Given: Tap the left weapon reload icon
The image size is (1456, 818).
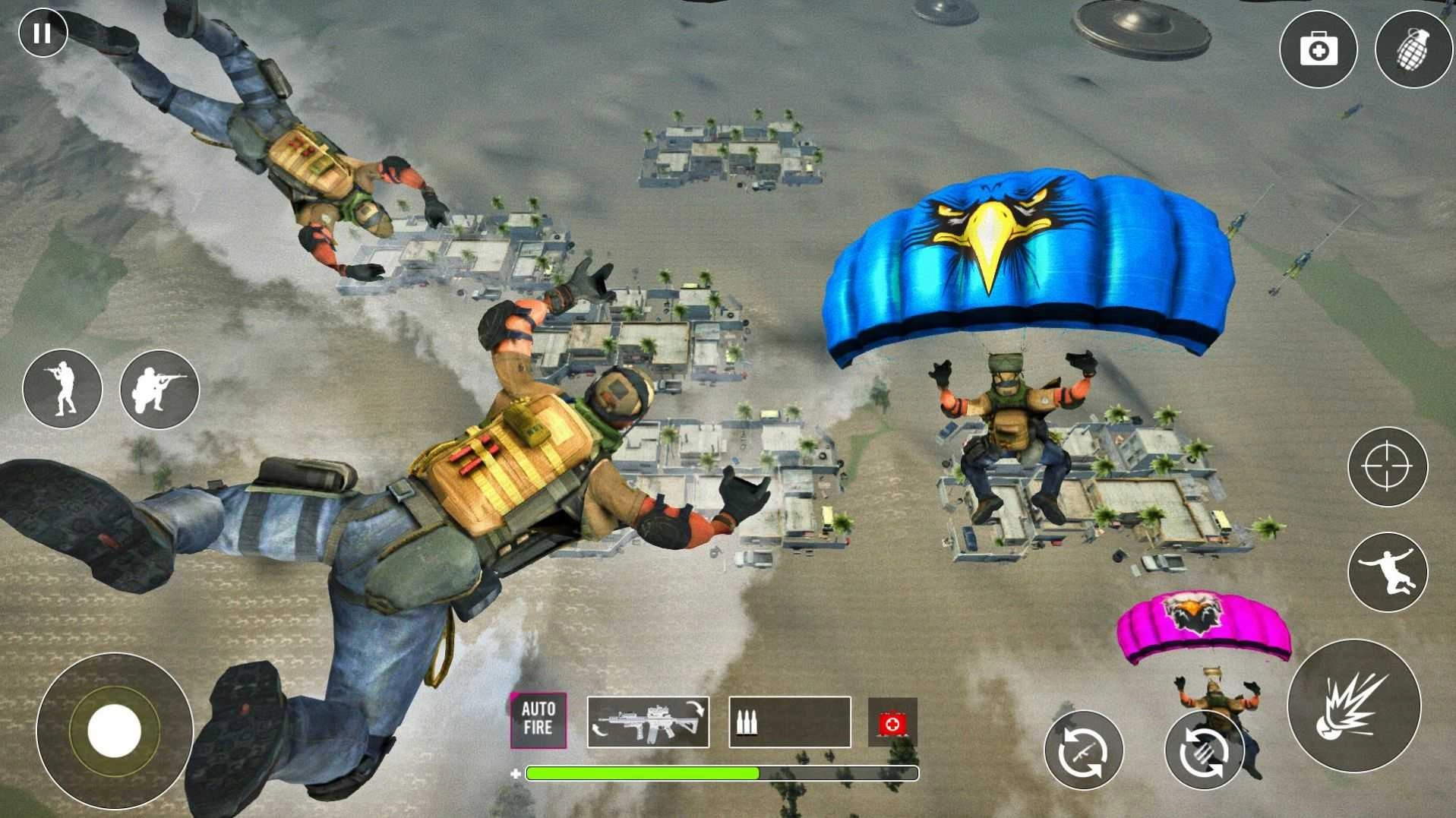Looking at the screenshot, I should click(1085, 749).
